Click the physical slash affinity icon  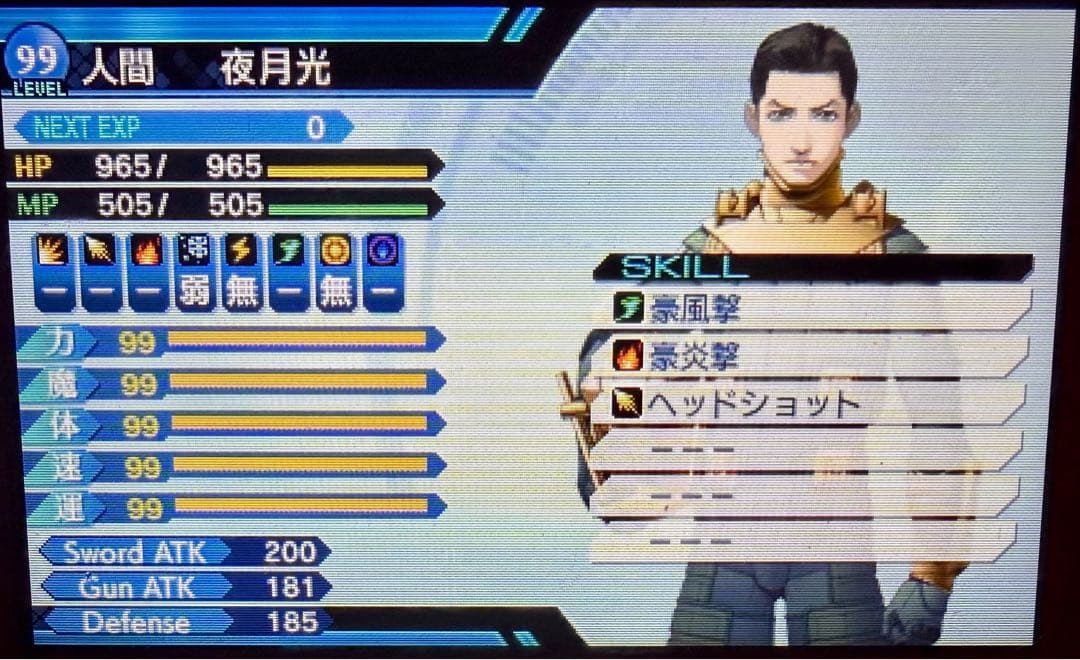53,251
